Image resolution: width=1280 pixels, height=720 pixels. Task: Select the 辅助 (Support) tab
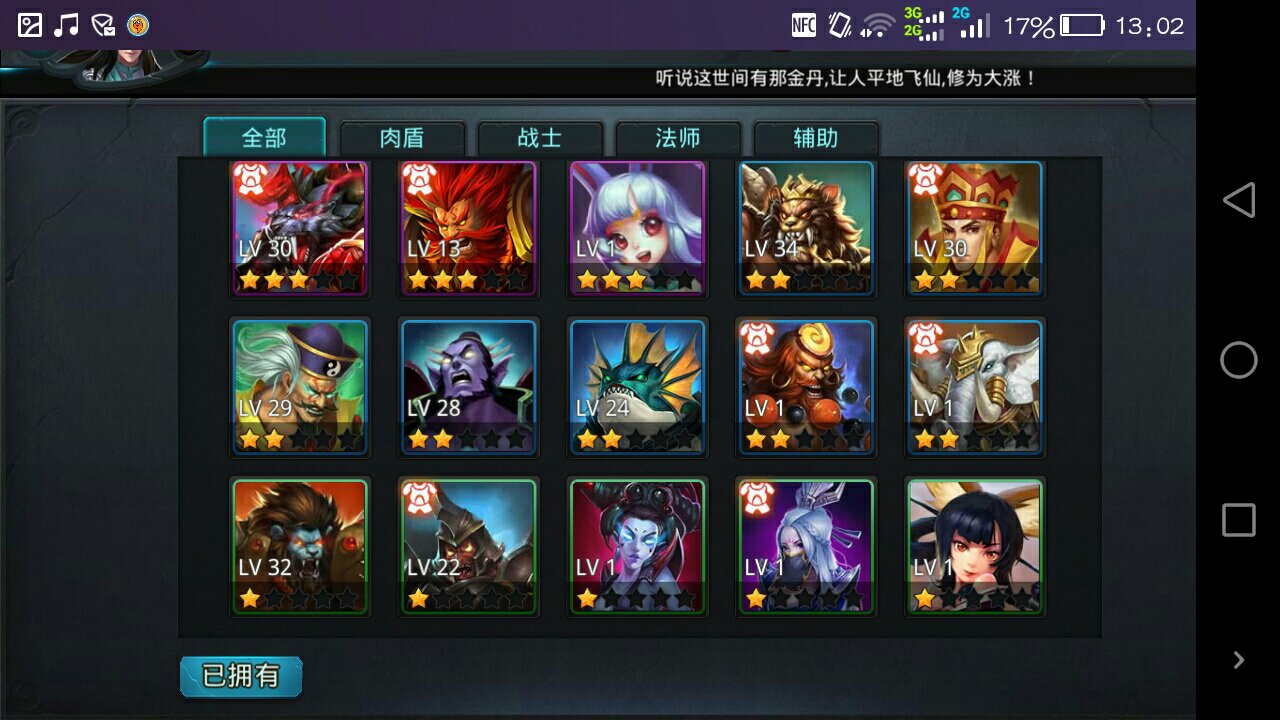[x=816, y=138]
